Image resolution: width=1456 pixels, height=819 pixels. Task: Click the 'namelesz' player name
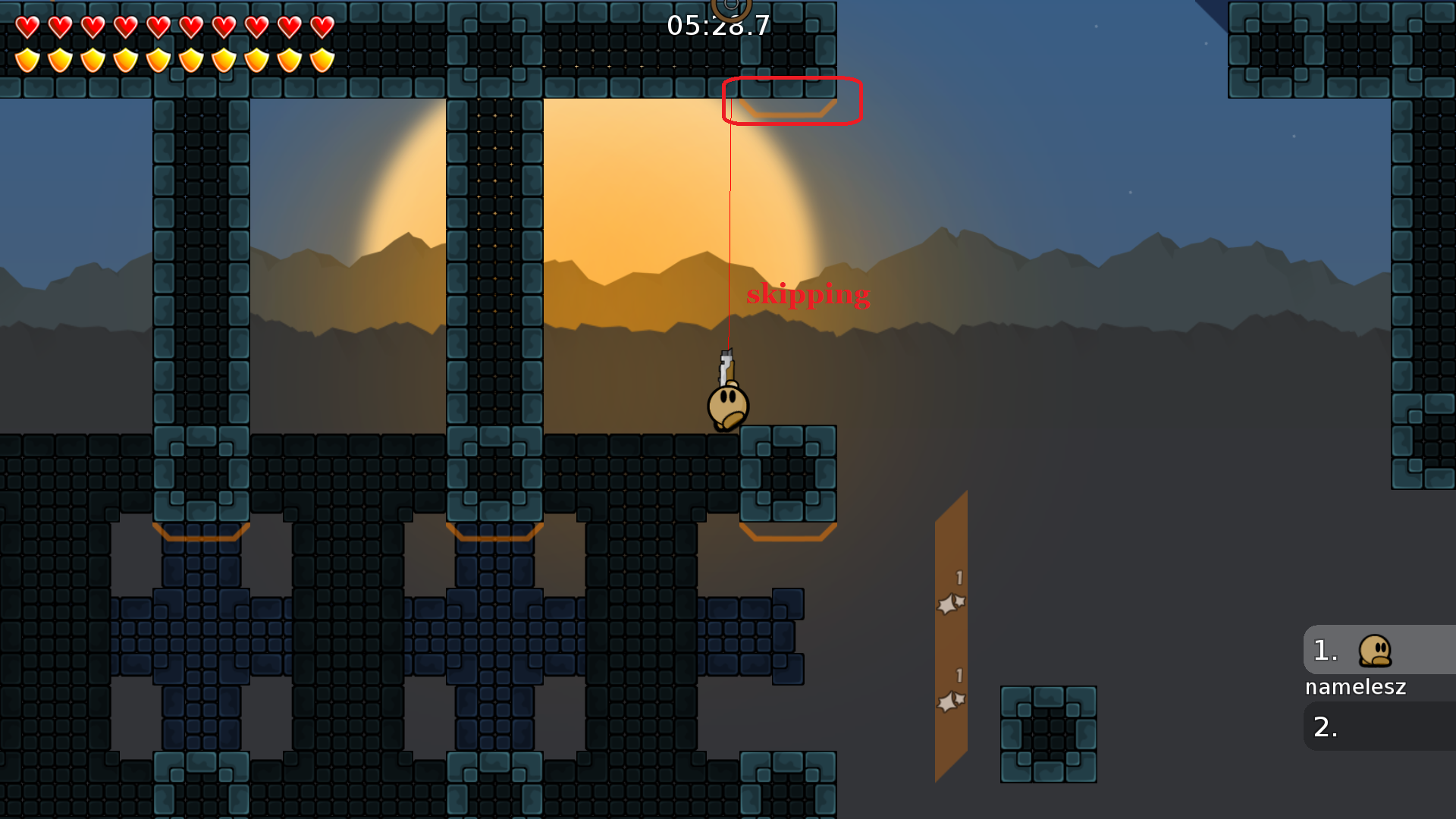[1355, 687]
